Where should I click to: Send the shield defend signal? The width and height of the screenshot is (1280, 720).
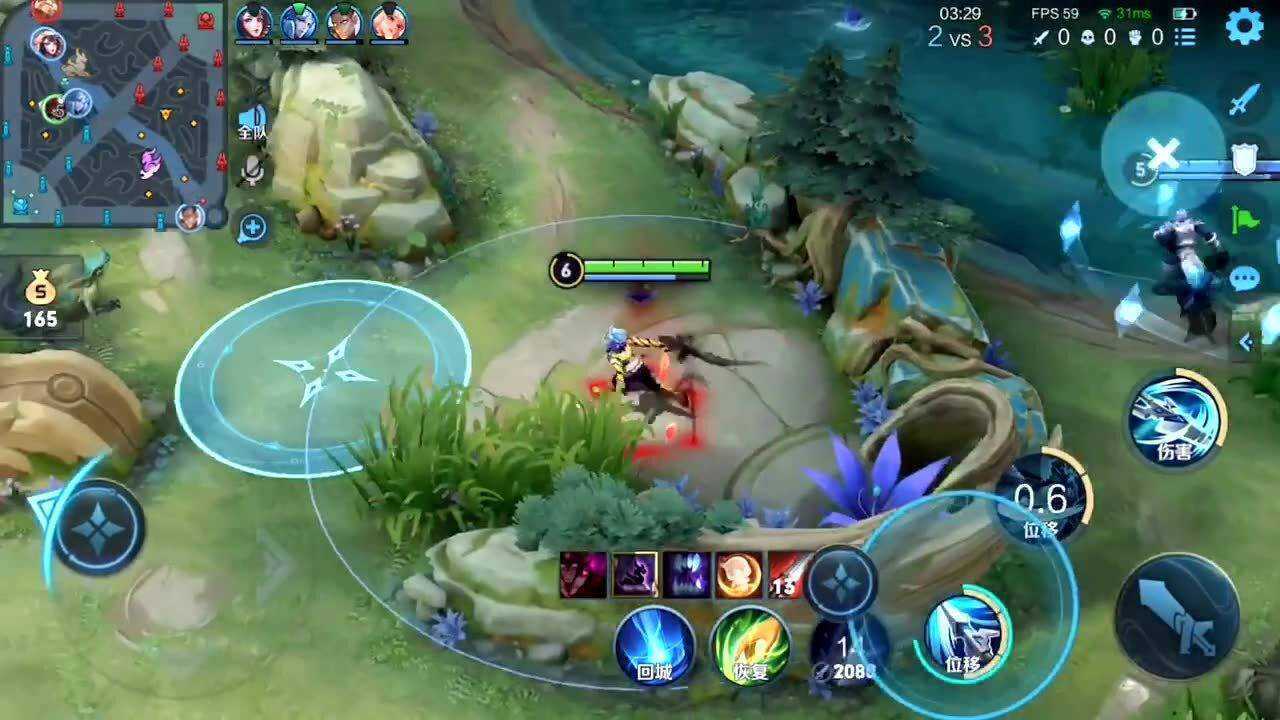(x=1244, y=158)
